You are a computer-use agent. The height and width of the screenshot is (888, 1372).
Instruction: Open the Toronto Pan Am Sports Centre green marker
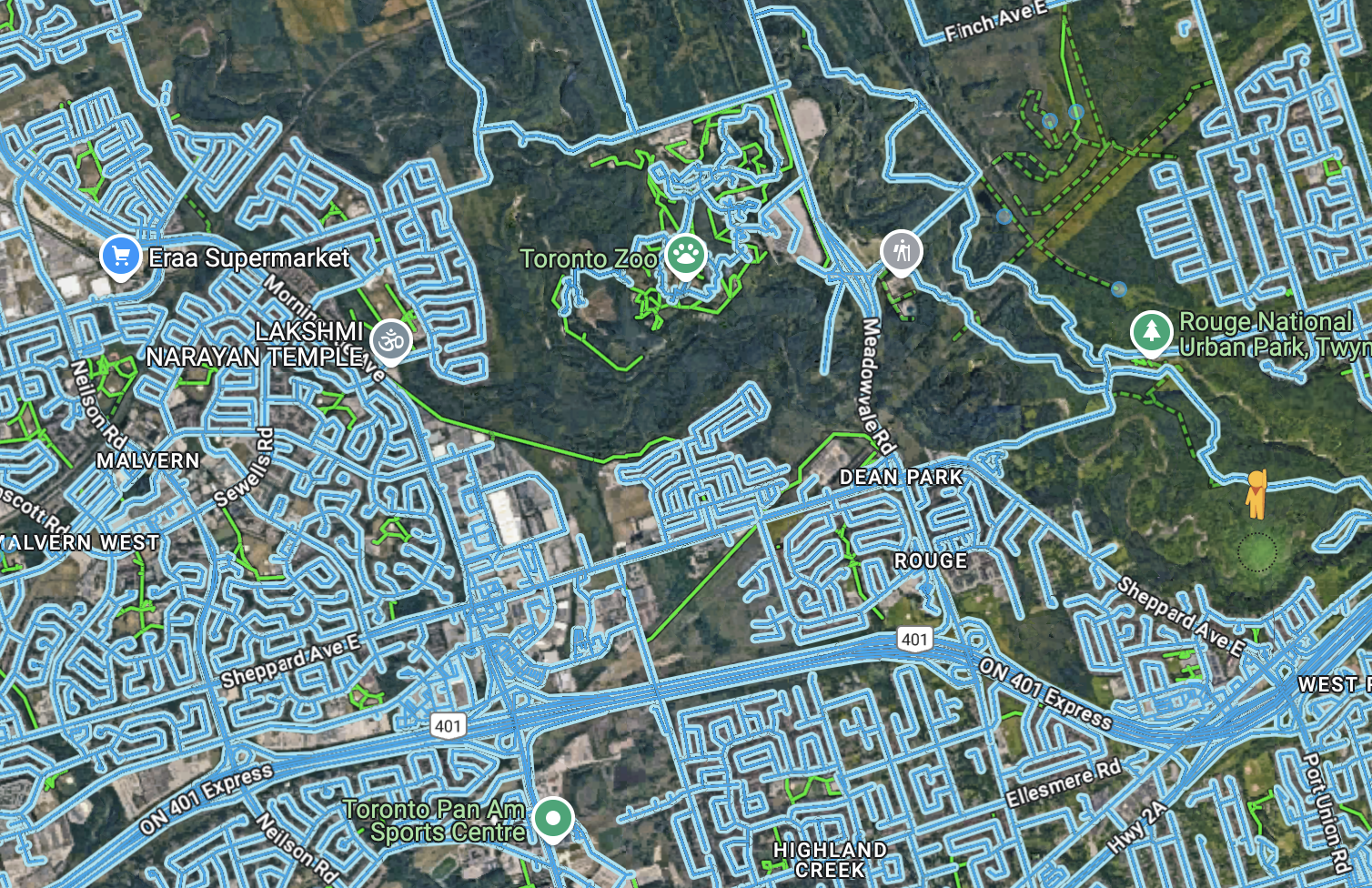point(553,818)
